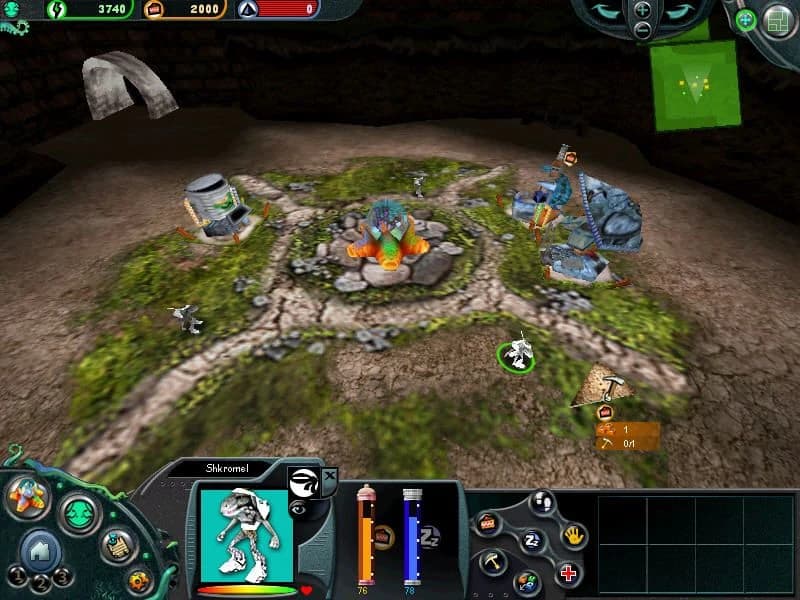Toggle the eye icon beside Shkromel's portrait
Image resolution: width=800 pixels, height=600 pixels.
tap(298, 508)
